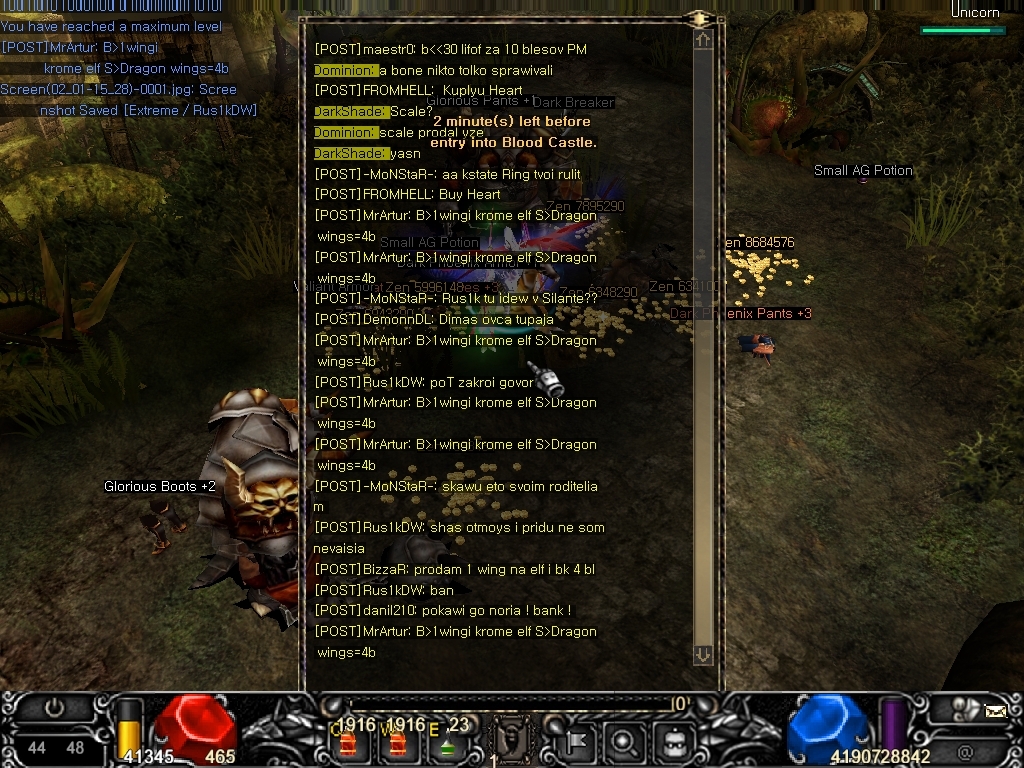Click the chat input bar

pyautogui.click(x=510, y=704)
